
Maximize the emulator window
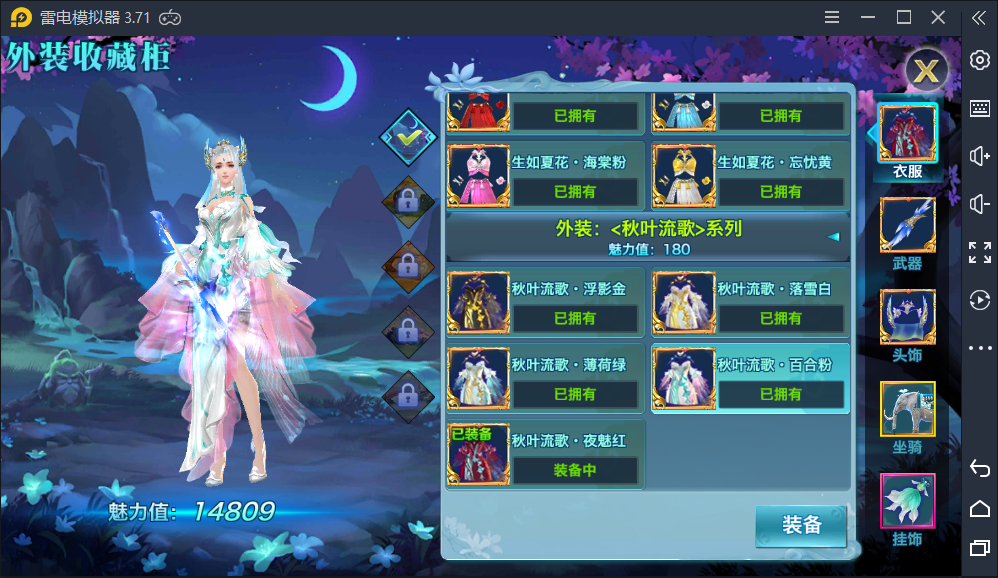point(904,17)
